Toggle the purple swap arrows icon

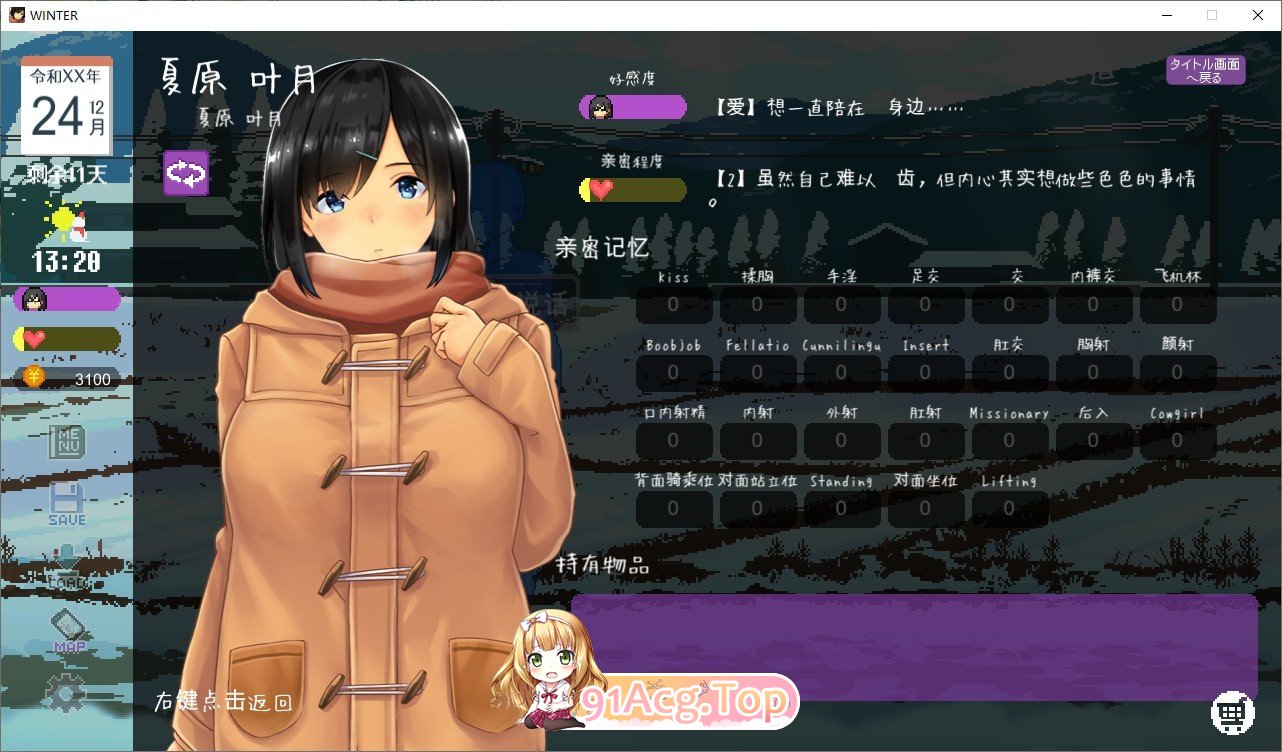(186, 173)
